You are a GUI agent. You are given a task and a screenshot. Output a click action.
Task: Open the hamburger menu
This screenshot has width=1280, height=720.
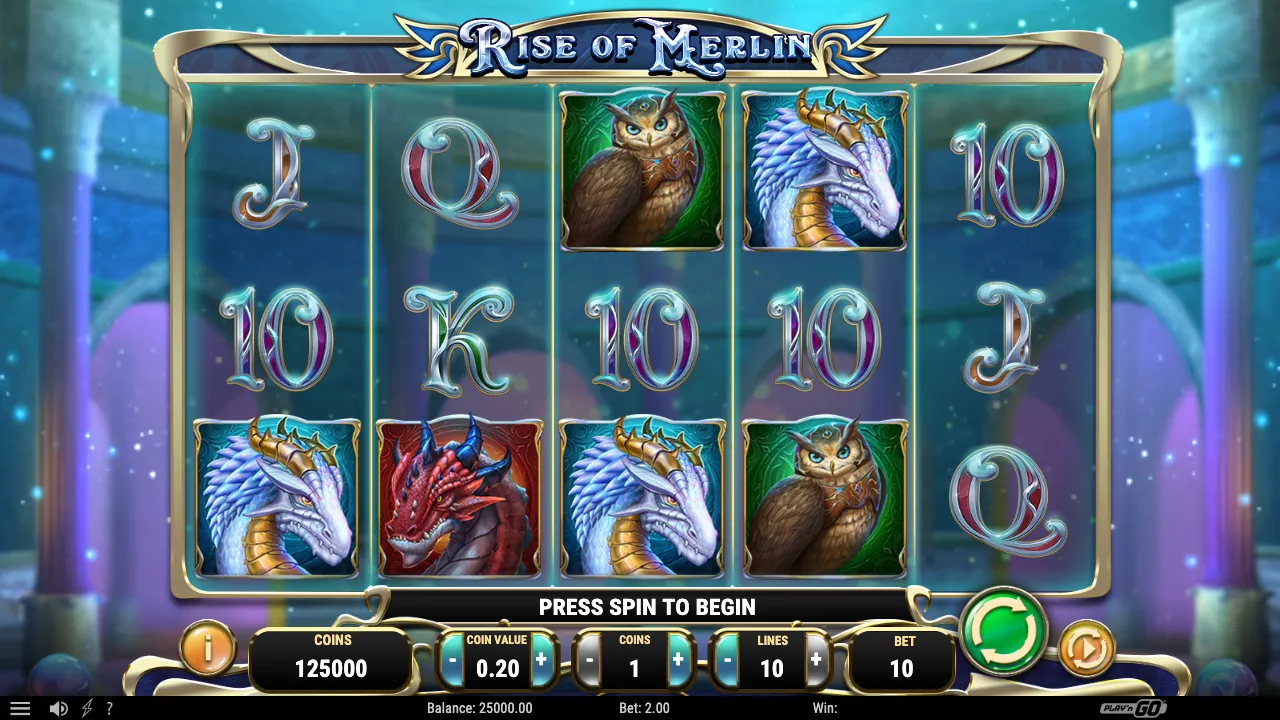tap(20, 708)
